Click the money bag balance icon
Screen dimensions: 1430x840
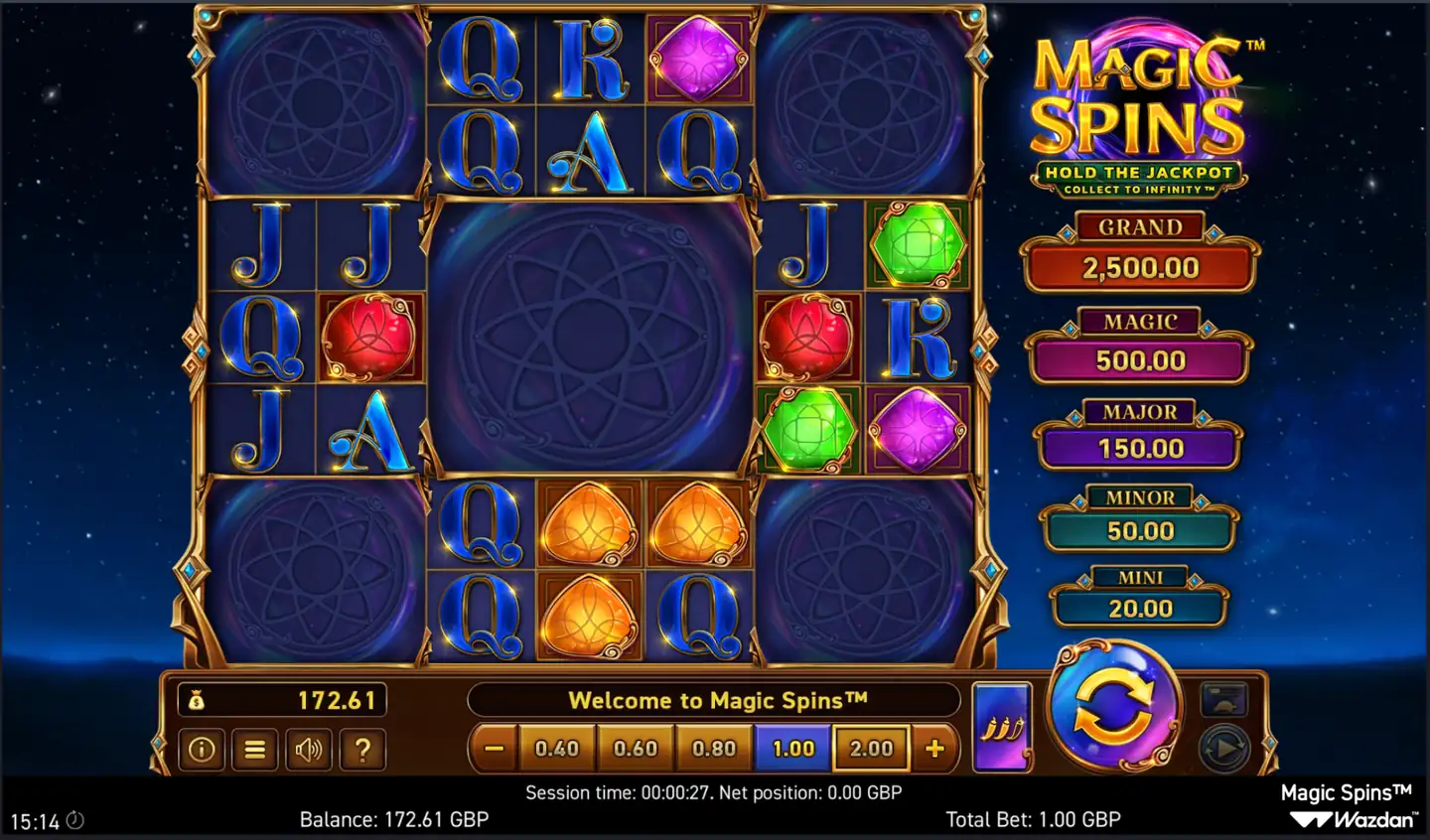(199, 700)
